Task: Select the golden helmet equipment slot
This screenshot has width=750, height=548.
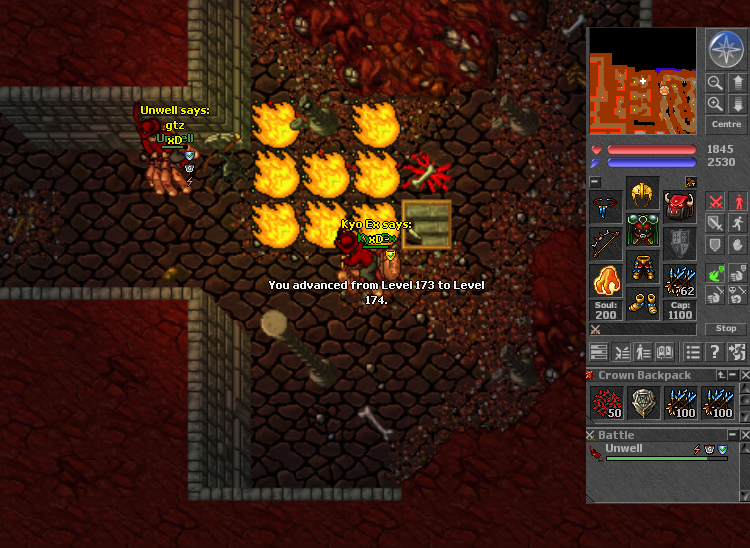Action: [643, 194]
